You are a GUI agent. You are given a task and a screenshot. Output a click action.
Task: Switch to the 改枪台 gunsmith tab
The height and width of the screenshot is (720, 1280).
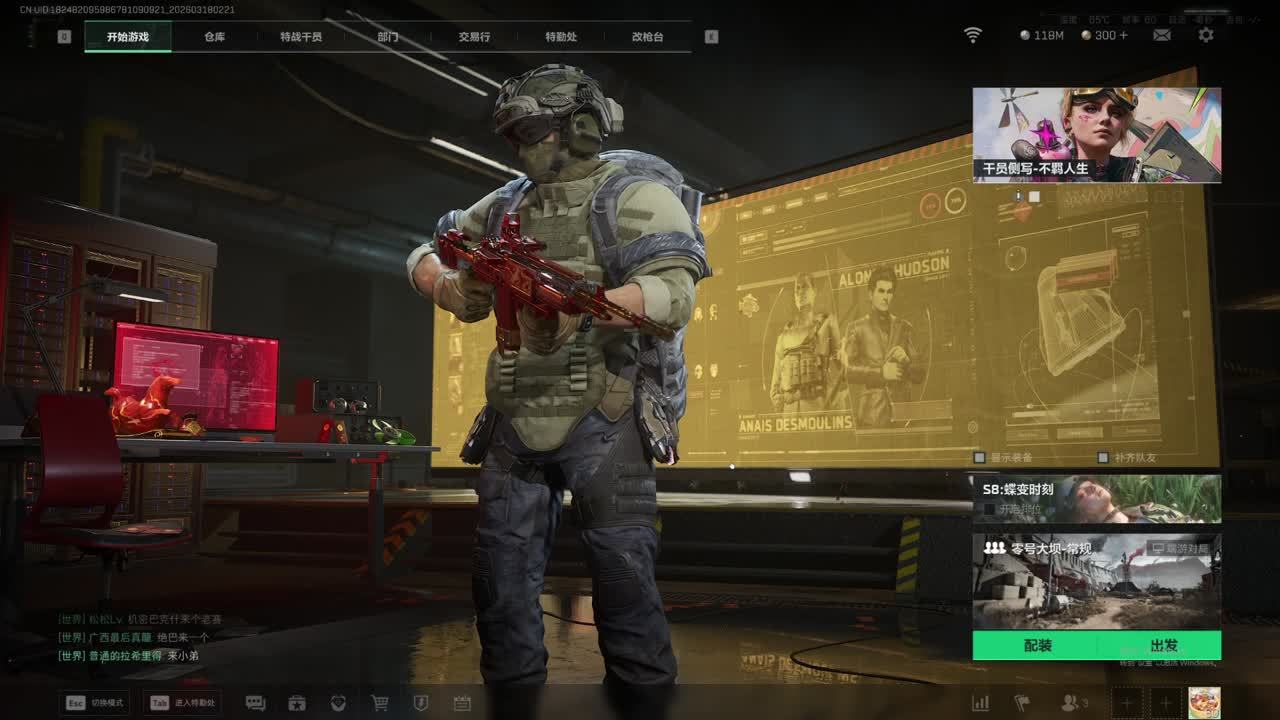point(647,37)
